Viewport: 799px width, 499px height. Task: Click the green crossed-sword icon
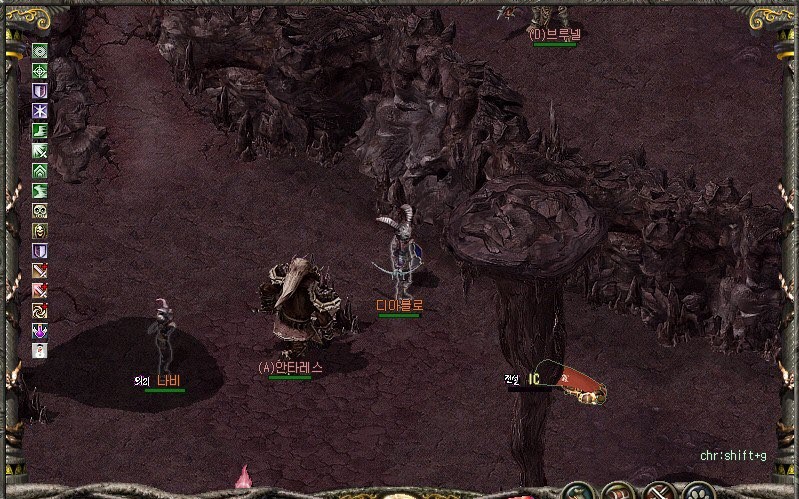[40, 151]
